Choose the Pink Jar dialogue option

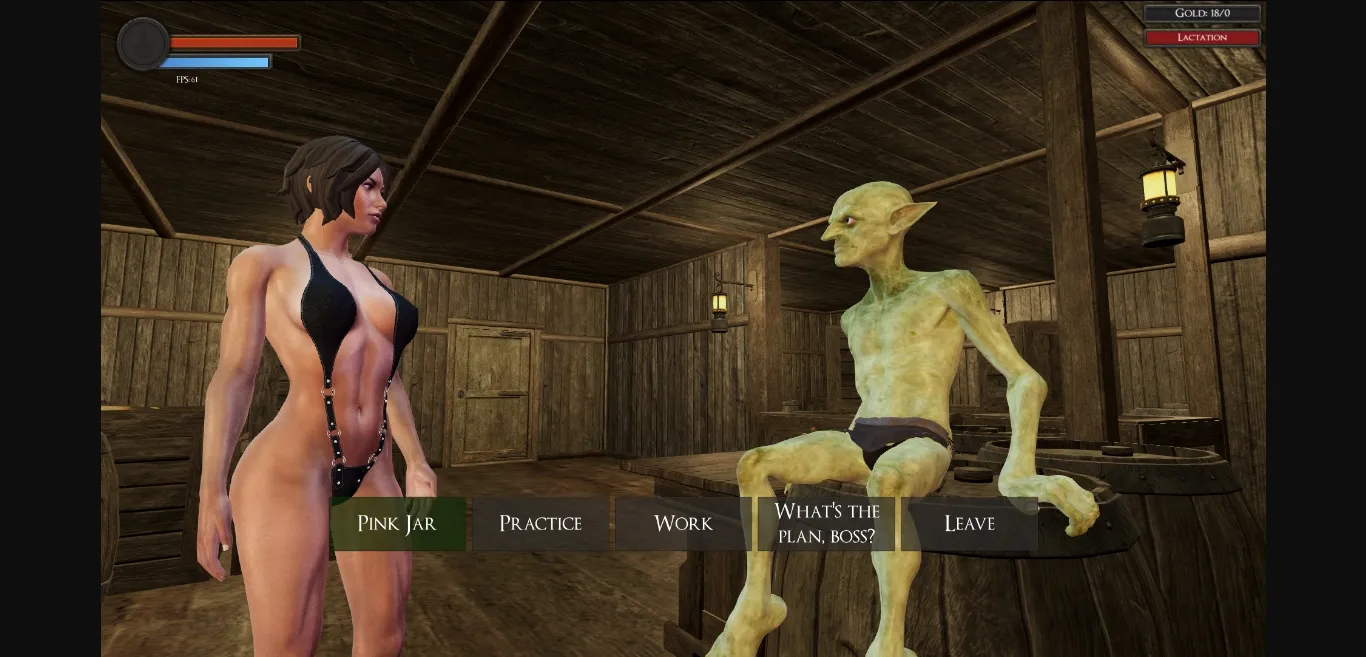point(398,524)
